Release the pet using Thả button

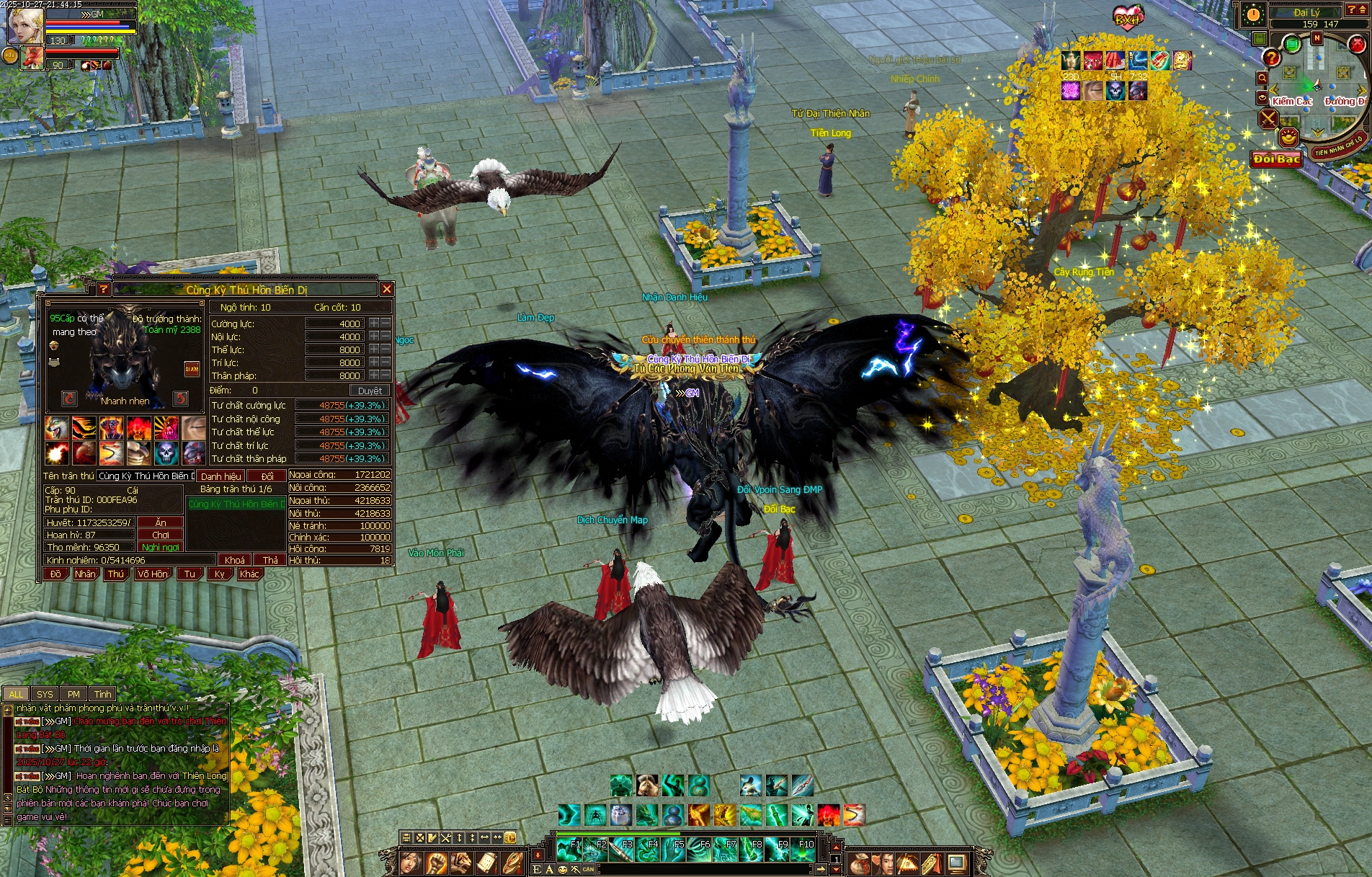click(270, 560)
